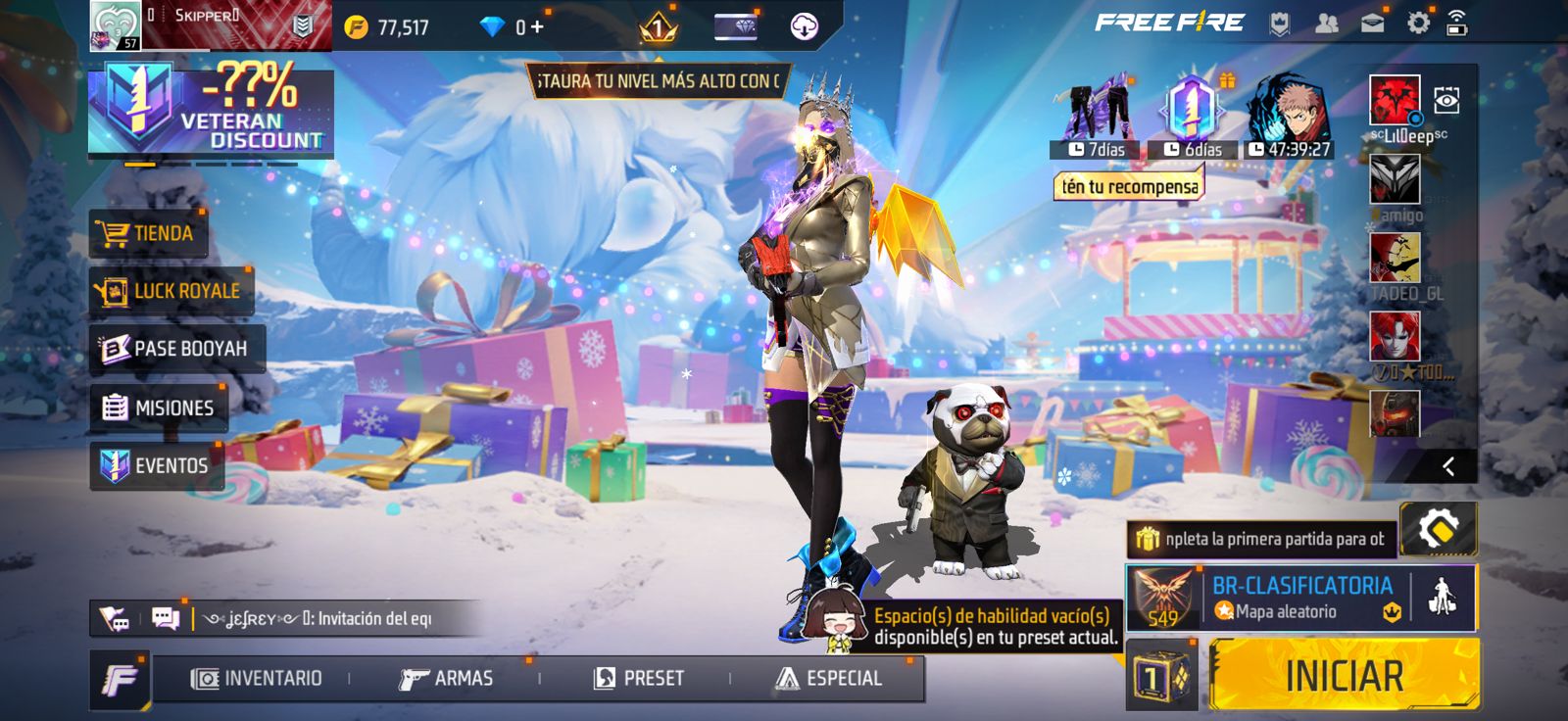
Task: Open the 47:39:27 timed event icon
Action: point(1288,116)
